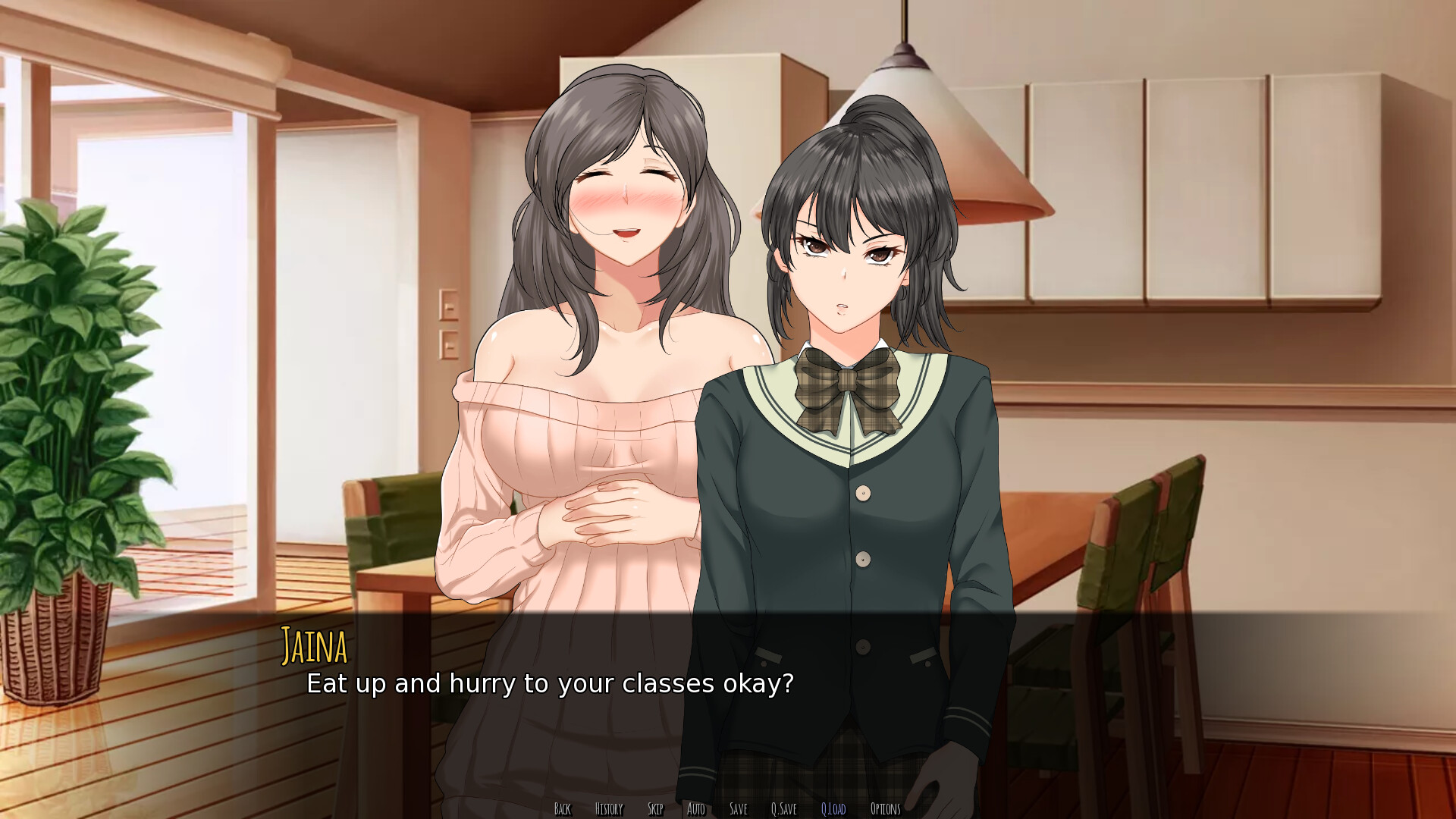Toggle Auto-advance mode
The image size is (1456, 819).
[x=696, y=809]
